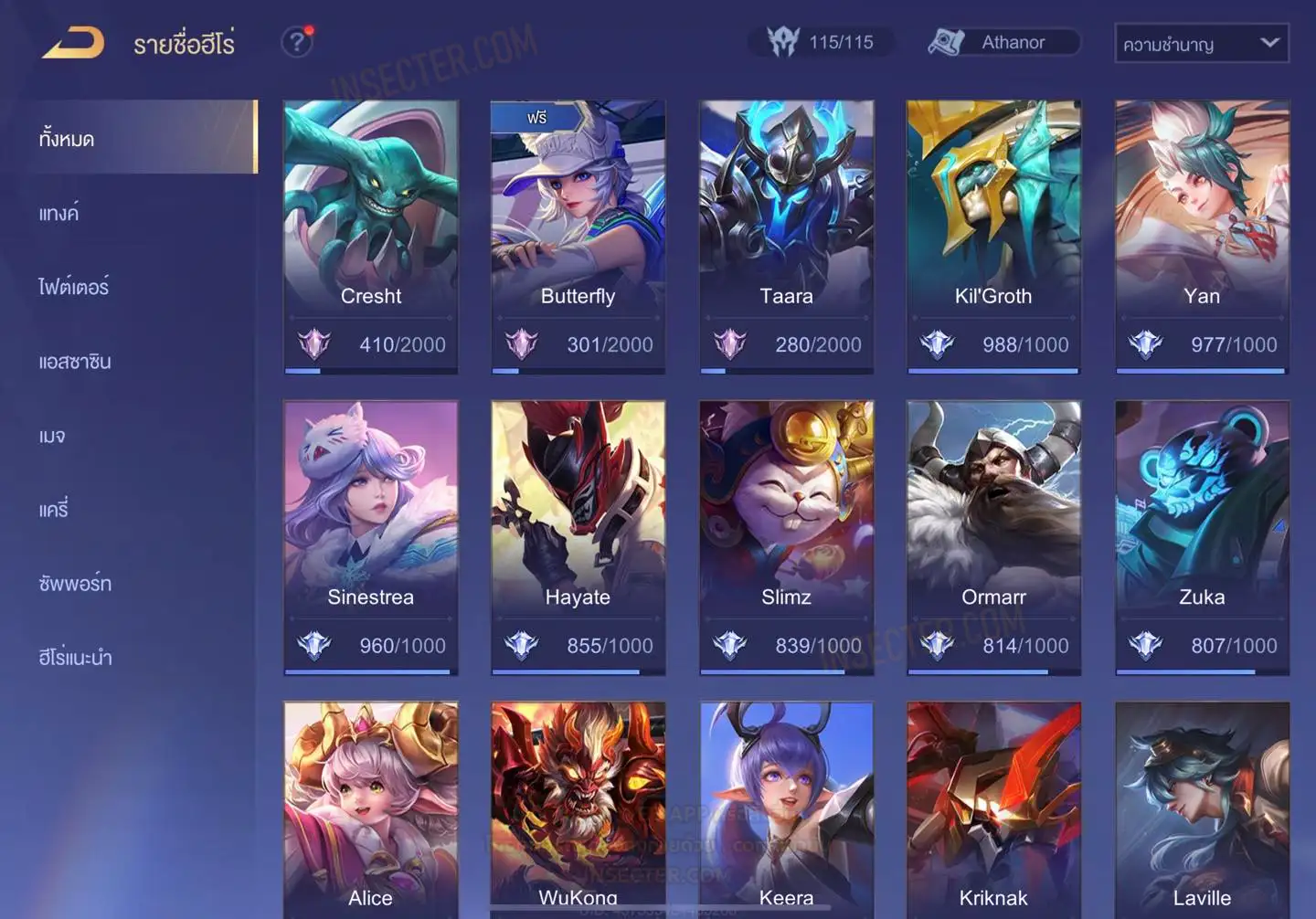Open Taara's hero card
The height and width of the screenshot is (919, 1316).
pyautogui.click(x=786, y=236)
